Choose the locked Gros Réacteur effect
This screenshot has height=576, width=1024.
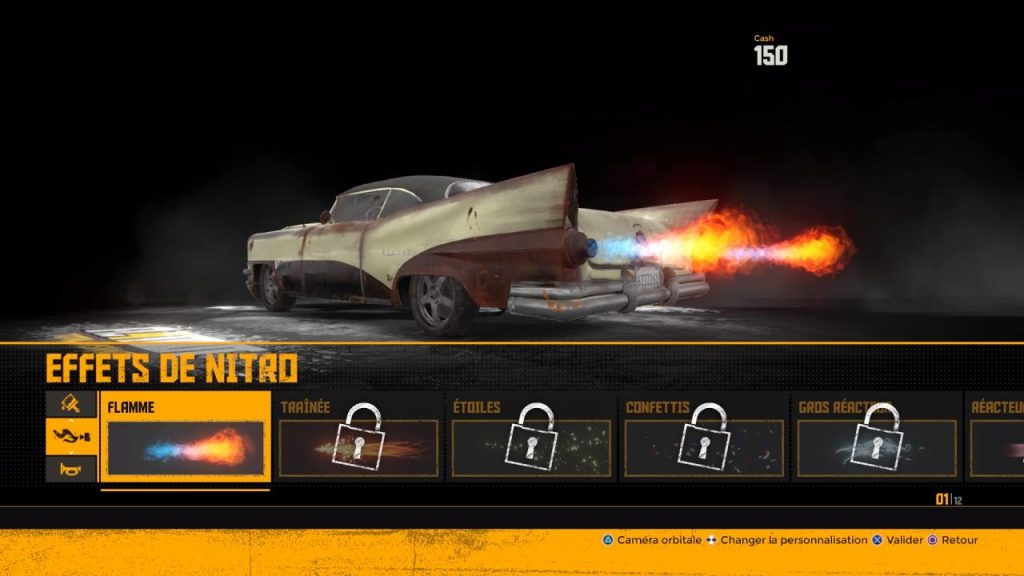coord(877,438)
